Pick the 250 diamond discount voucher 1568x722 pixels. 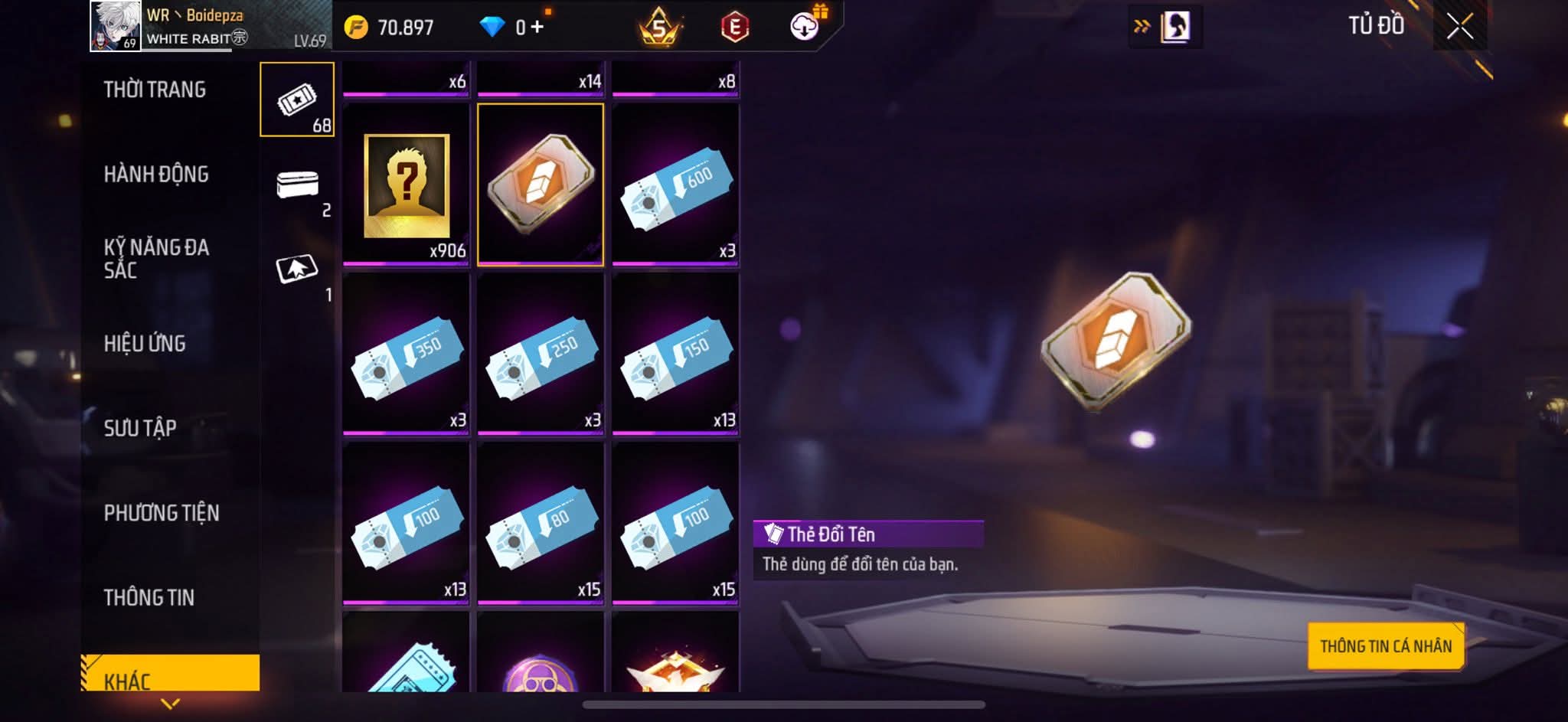[541, 354]
